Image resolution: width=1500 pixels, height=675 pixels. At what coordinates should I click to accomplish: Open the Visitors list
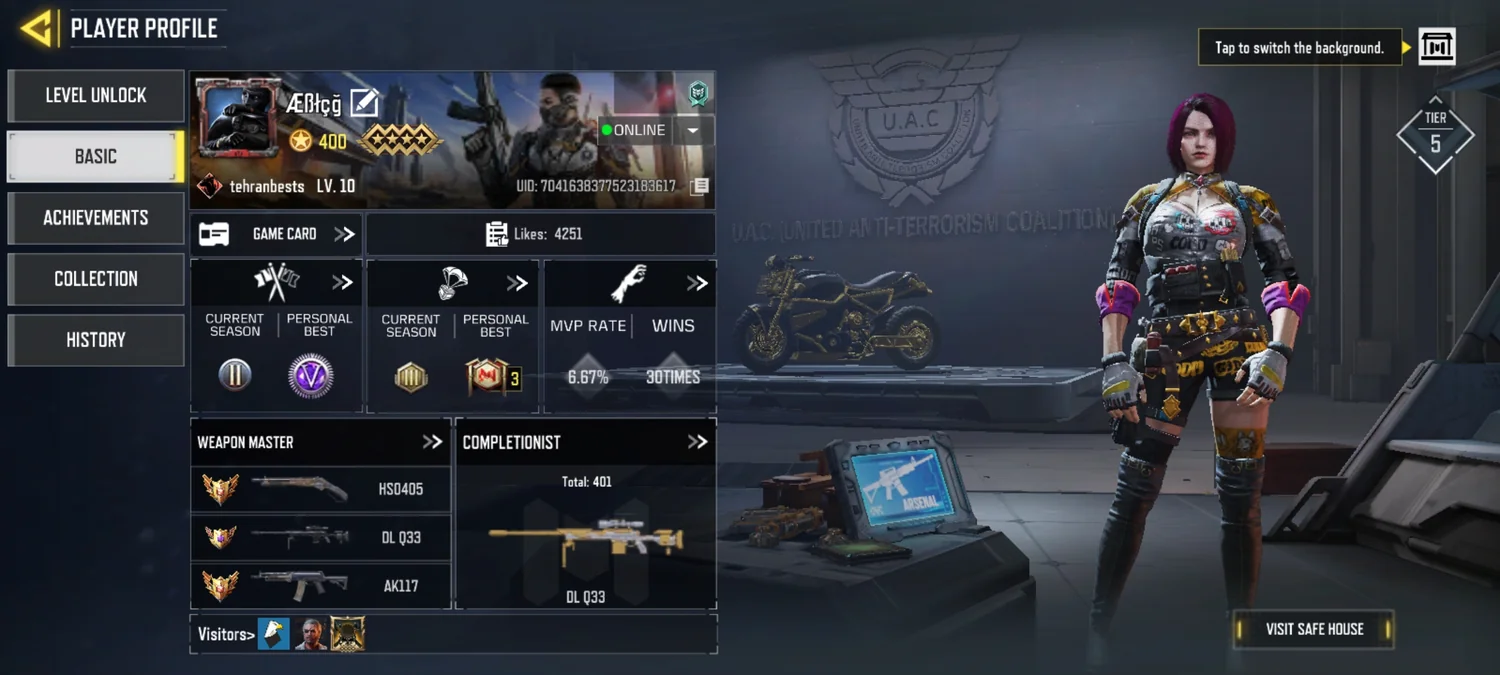[226, 634]
